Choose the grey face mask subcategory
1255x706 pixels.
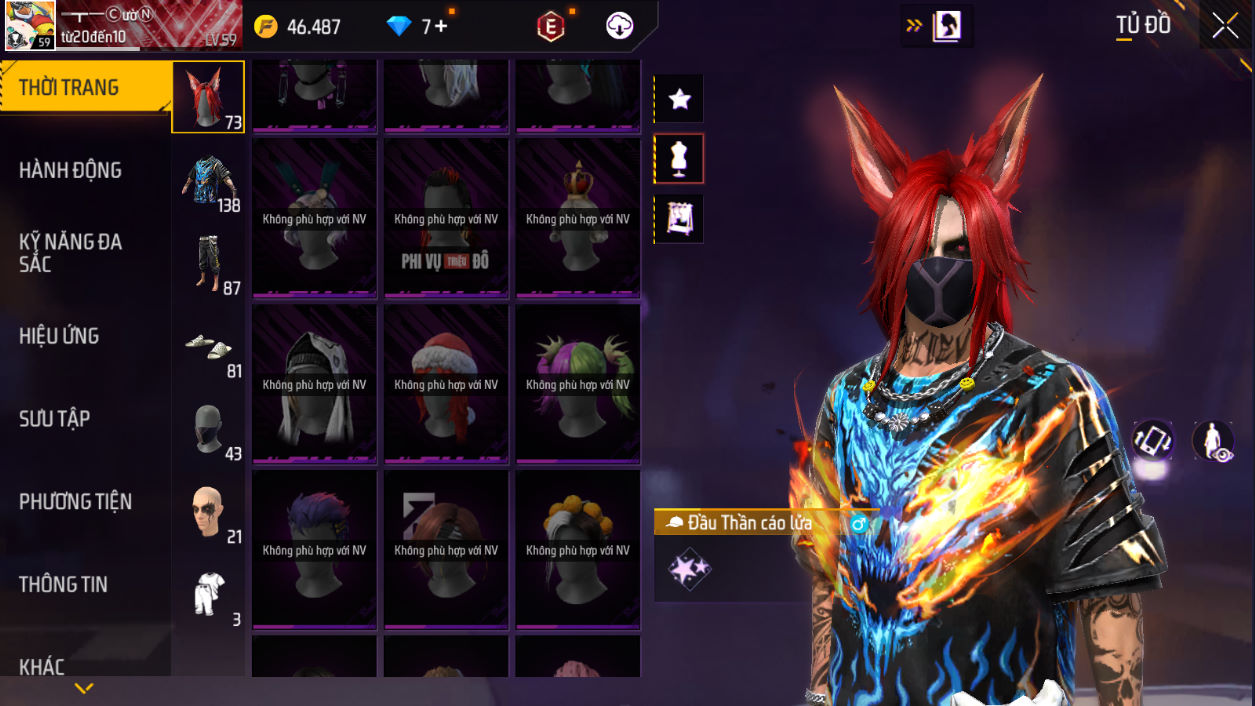pos(208,430)
